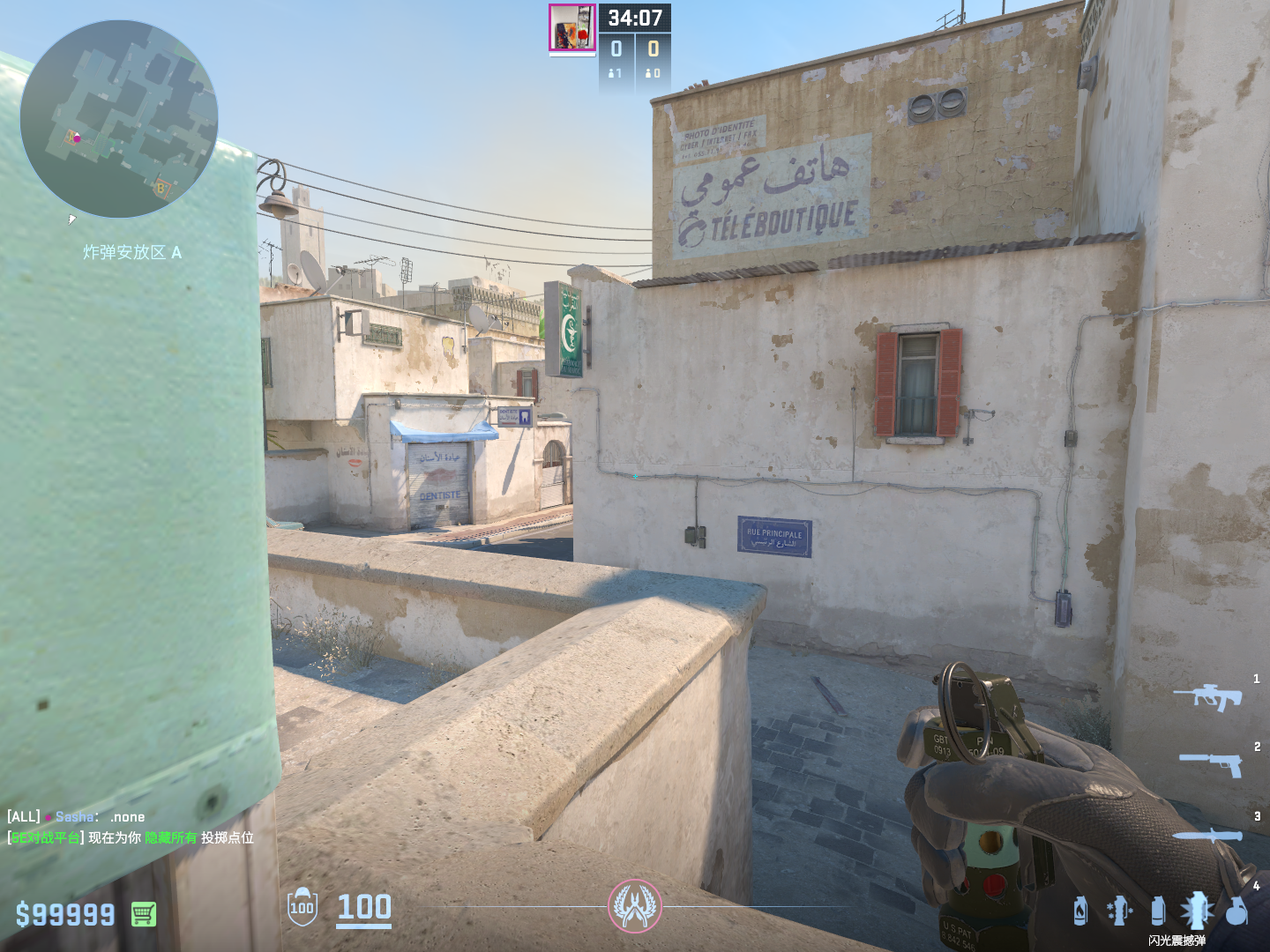Choose the knife weapon slot
Viewport: 1270px width, 952px height.
[1207, 834]
